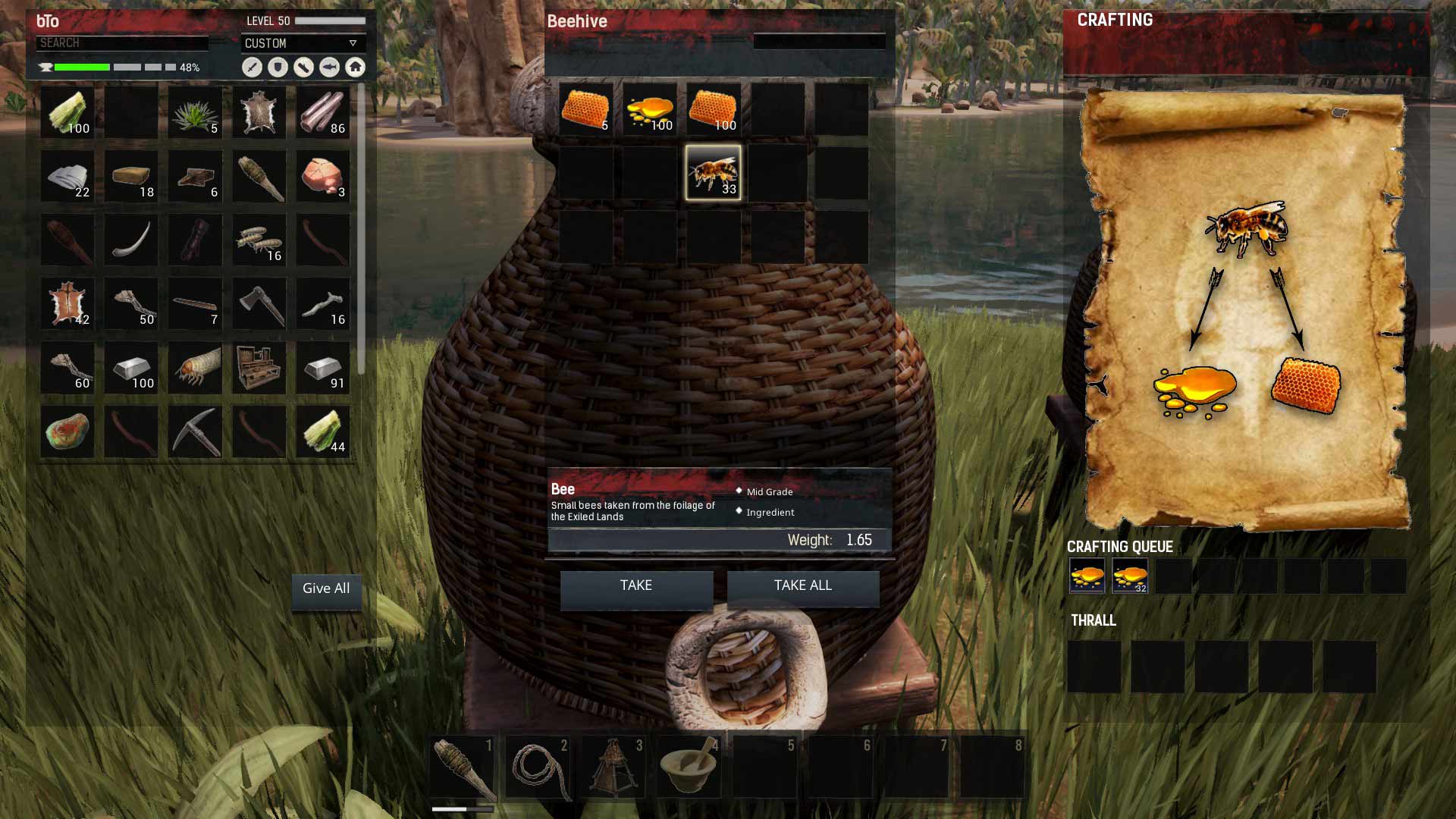Select the pickaxe in the inventory
The height and width of the screenshot is (819, 1456).
click(195, 431)
